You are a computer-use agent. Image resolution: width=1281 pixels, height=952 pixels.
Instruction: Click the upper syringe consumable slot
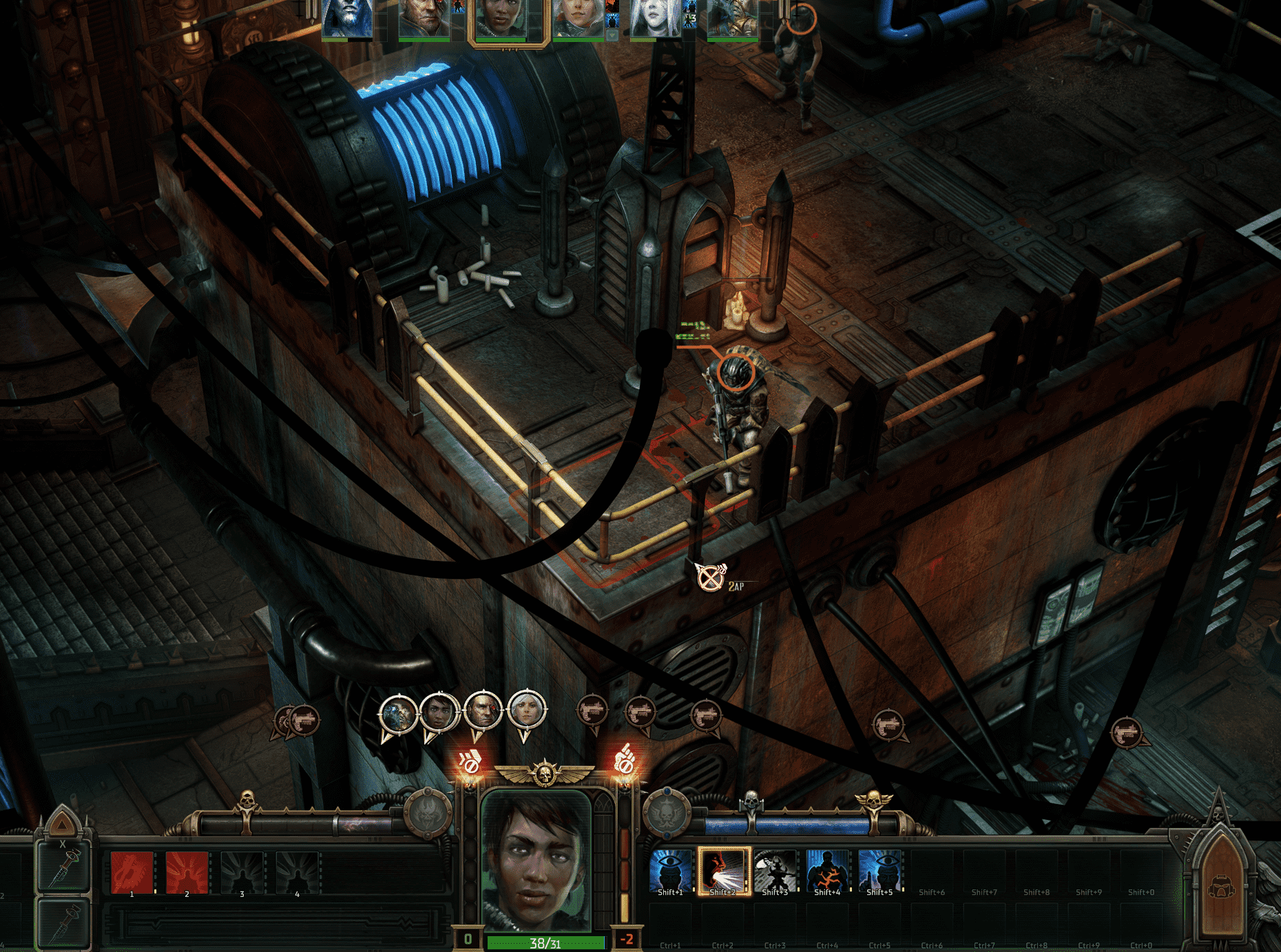(x=64, y=869)
